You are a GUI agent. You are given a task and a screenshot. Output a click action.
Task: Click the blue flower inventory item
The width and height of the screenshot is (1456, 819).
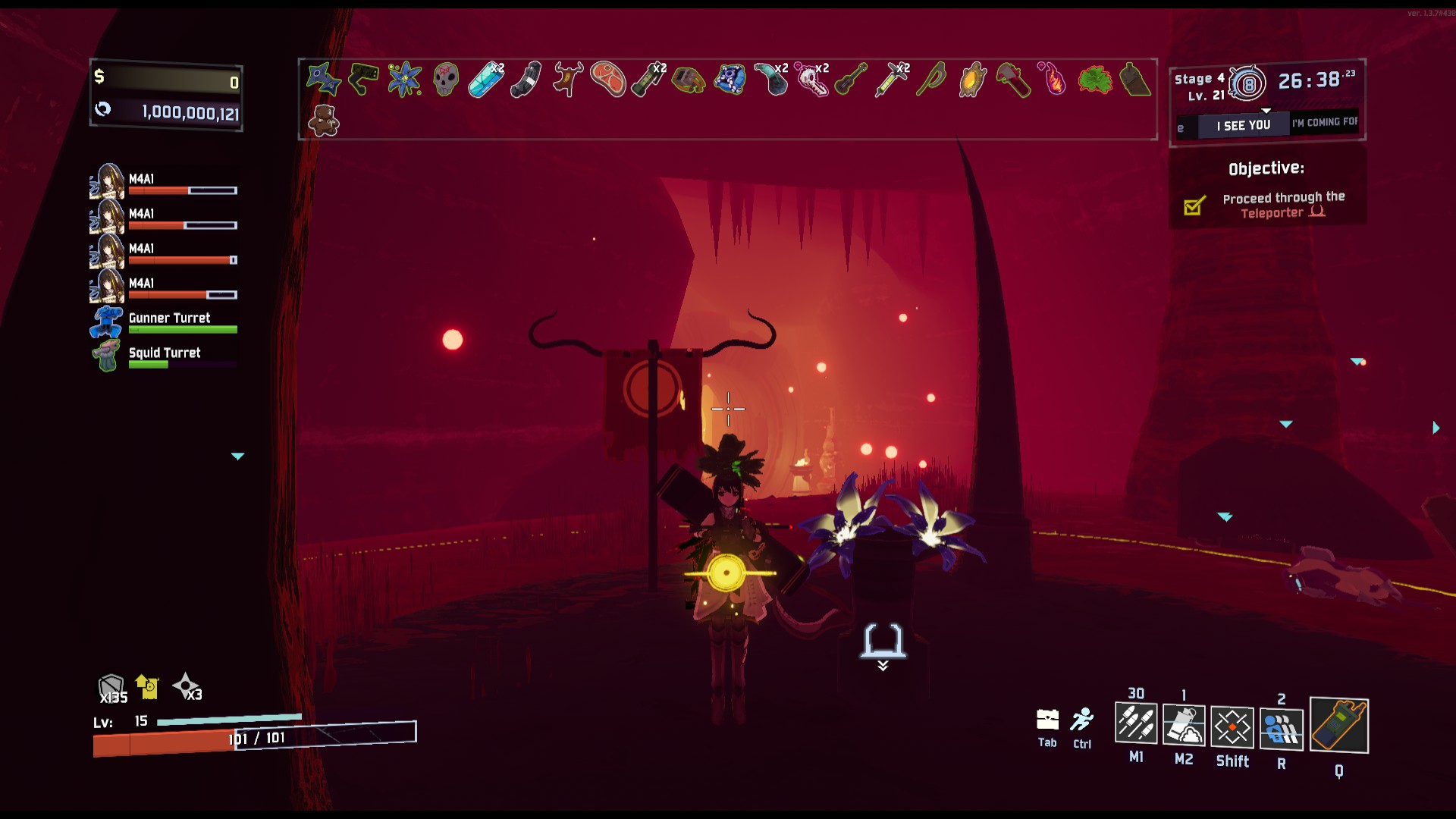click(x=405, y=79)
